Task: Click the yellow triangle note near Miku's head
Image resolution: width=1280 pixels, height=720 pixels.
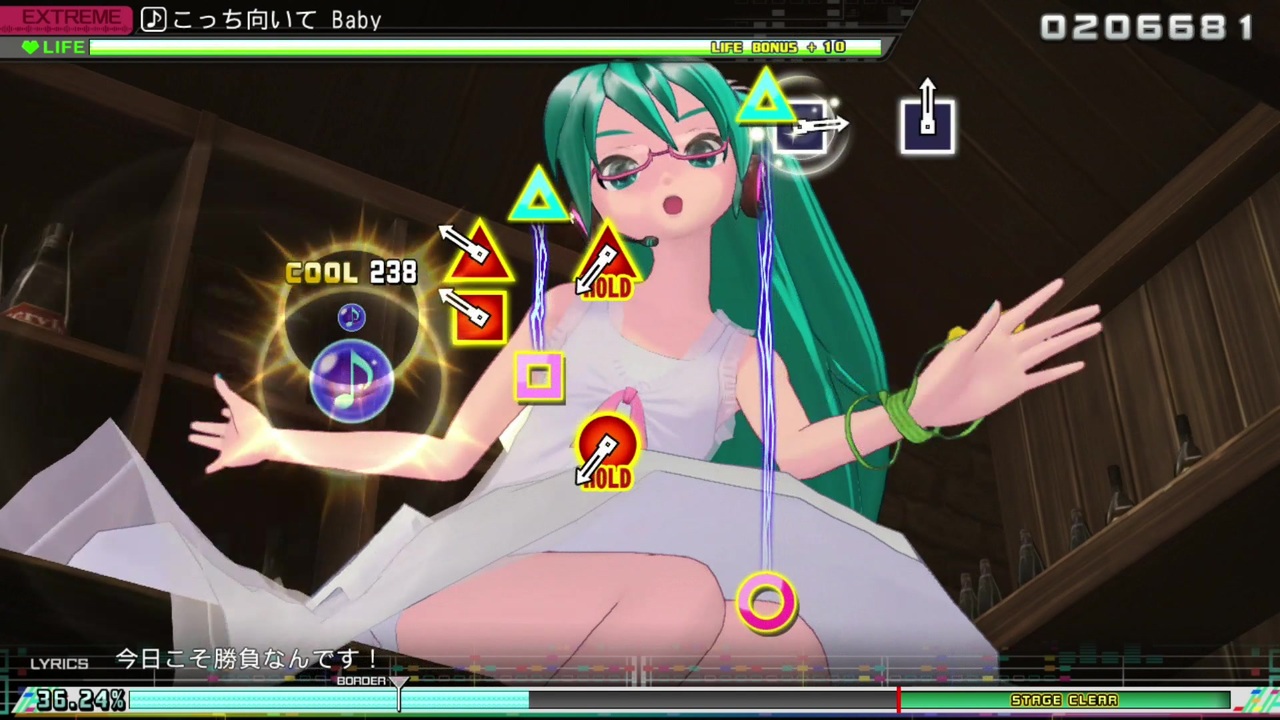Action: tap(538, 197)
